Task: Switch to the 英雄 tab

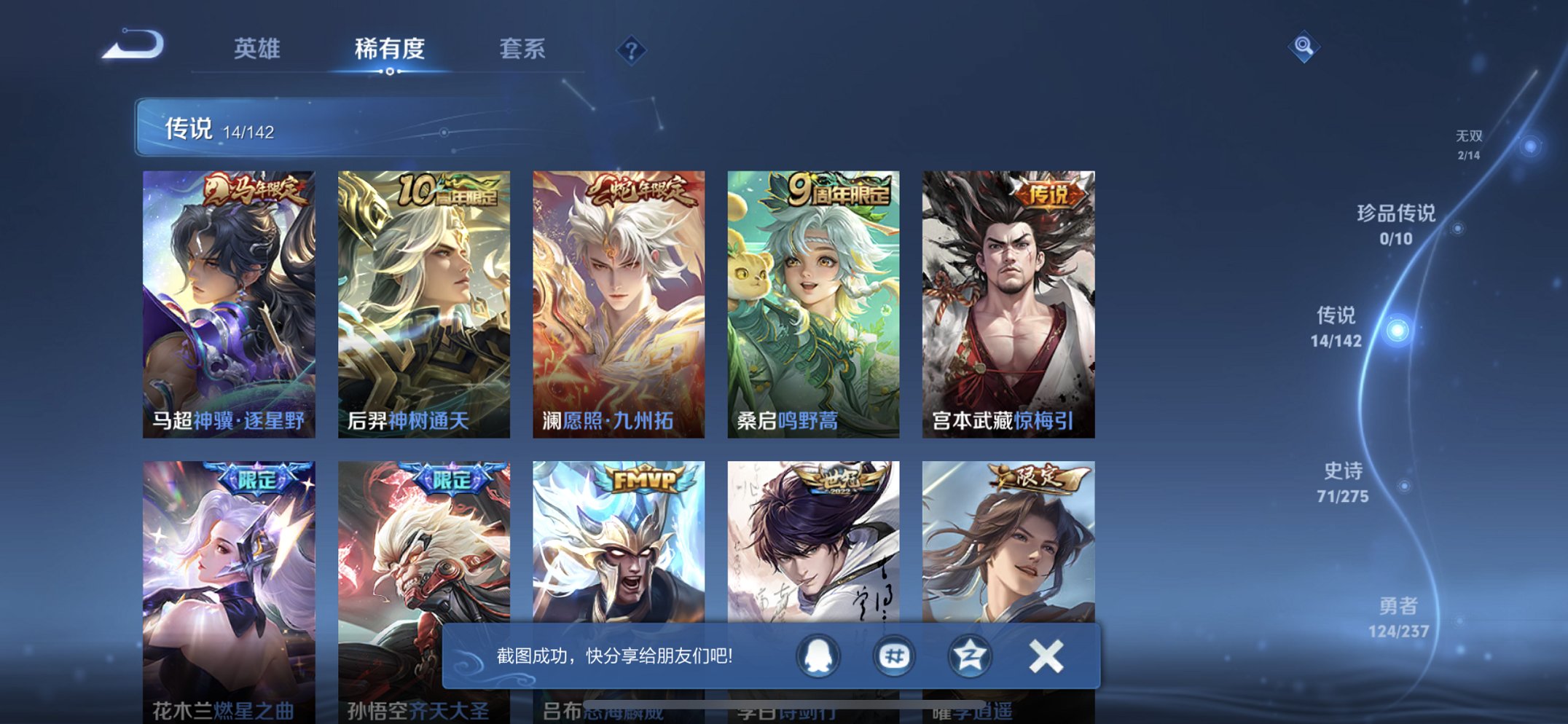Action: [x=256, y=49]
